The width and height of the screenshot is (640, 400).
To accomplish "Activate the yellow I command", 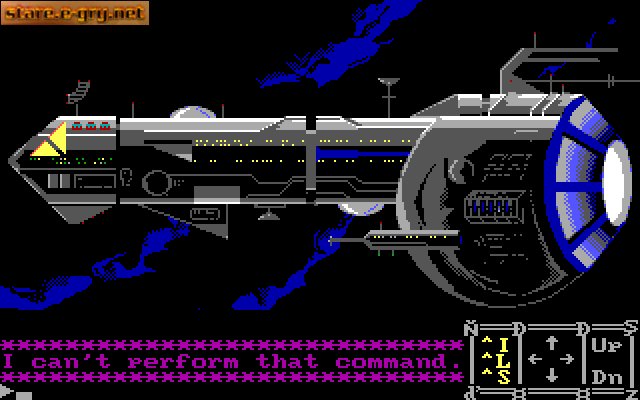I will (x=504, y=345).
